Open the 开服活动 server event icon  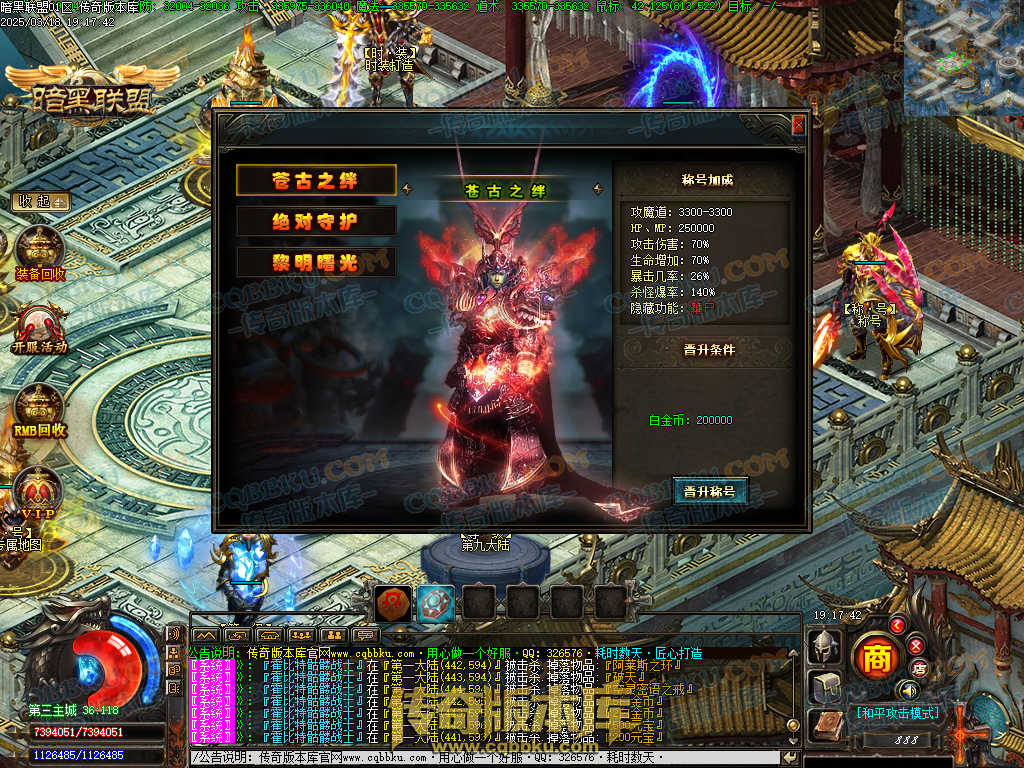pos(40,326)
